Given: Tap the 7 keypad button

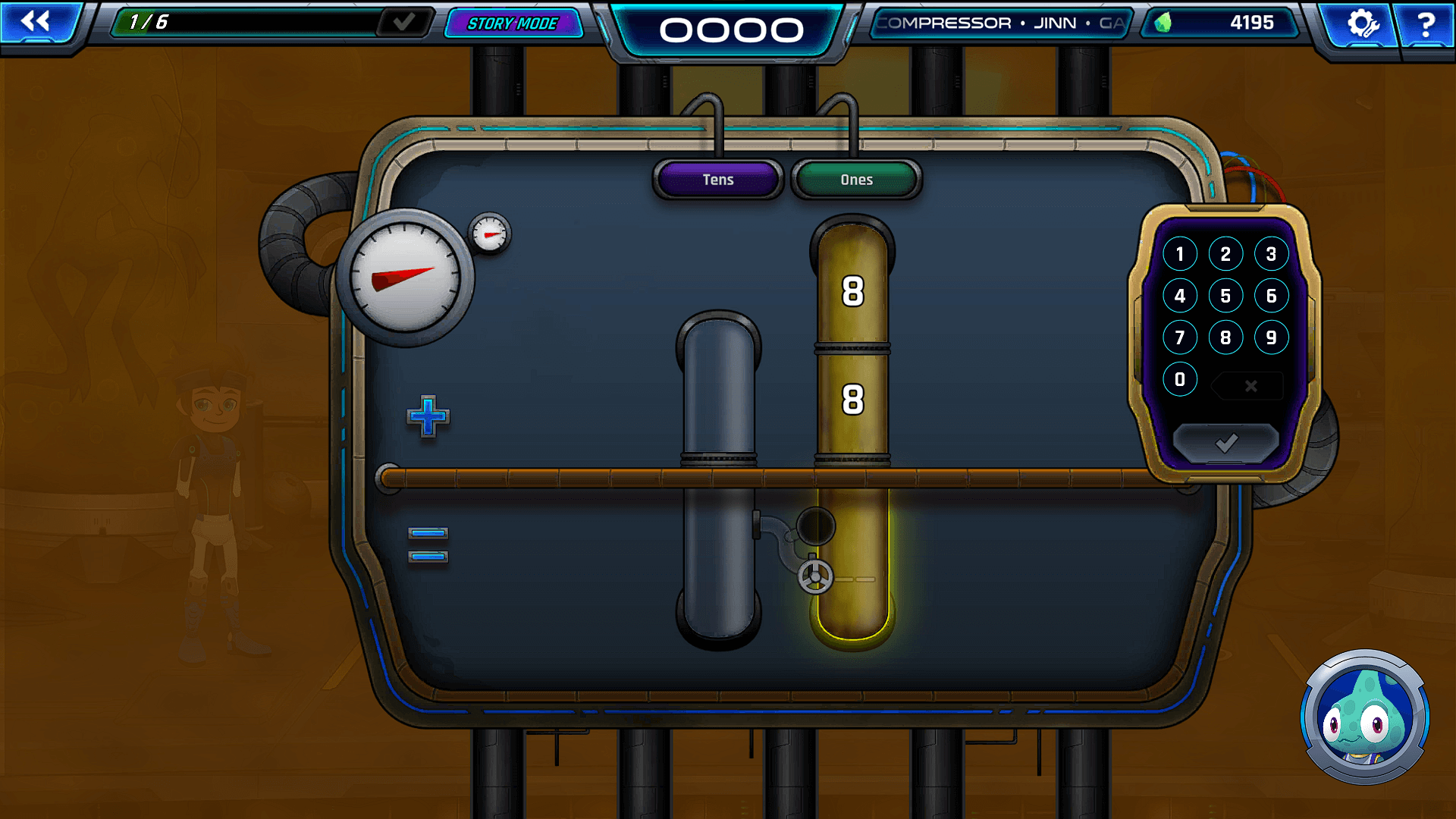Looking at the screenshot, I should pos(1180,337).
